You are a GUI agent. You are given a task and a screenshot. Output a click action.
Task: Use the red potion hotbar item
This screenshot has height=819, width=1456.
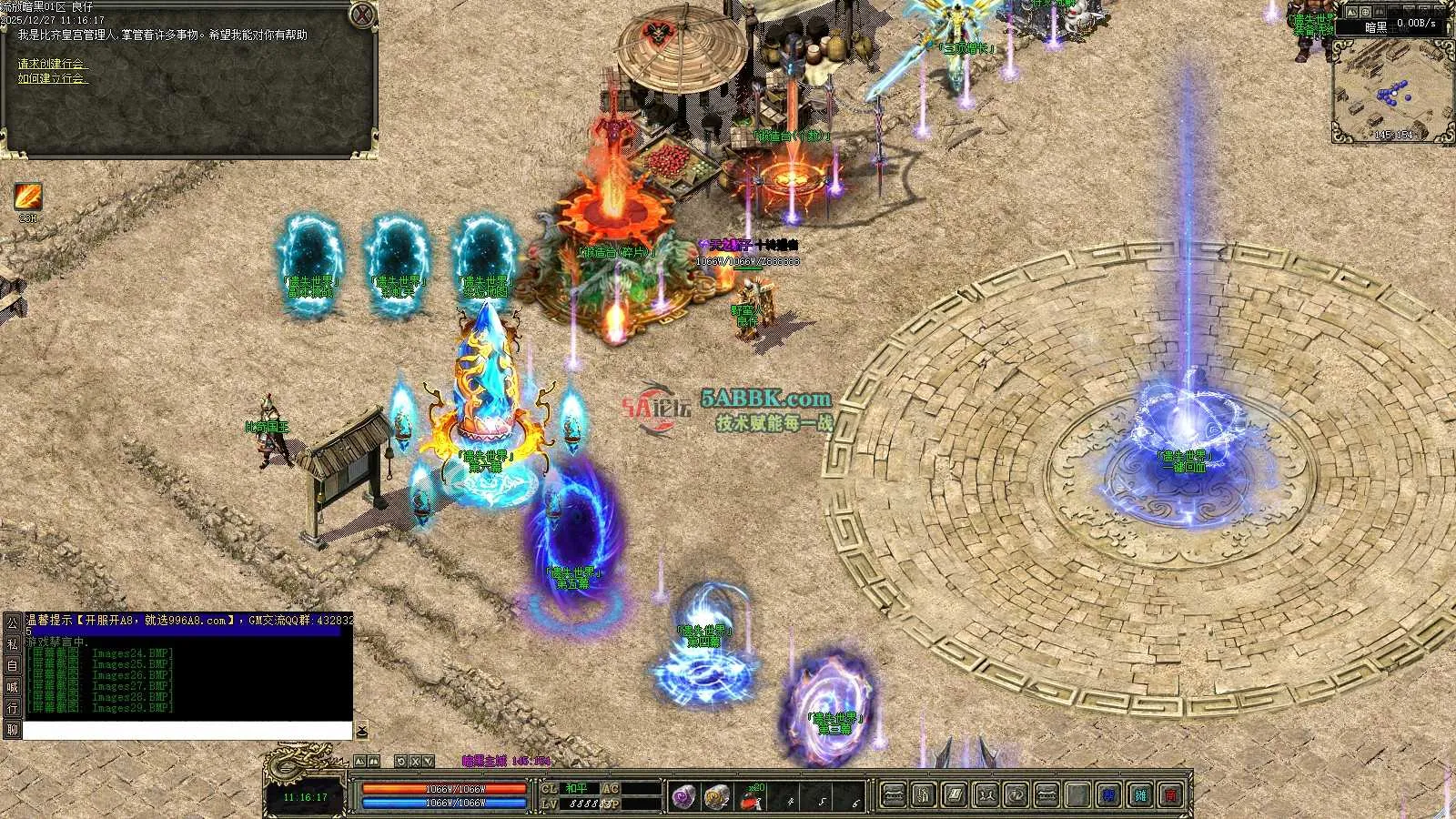[751, 798]
